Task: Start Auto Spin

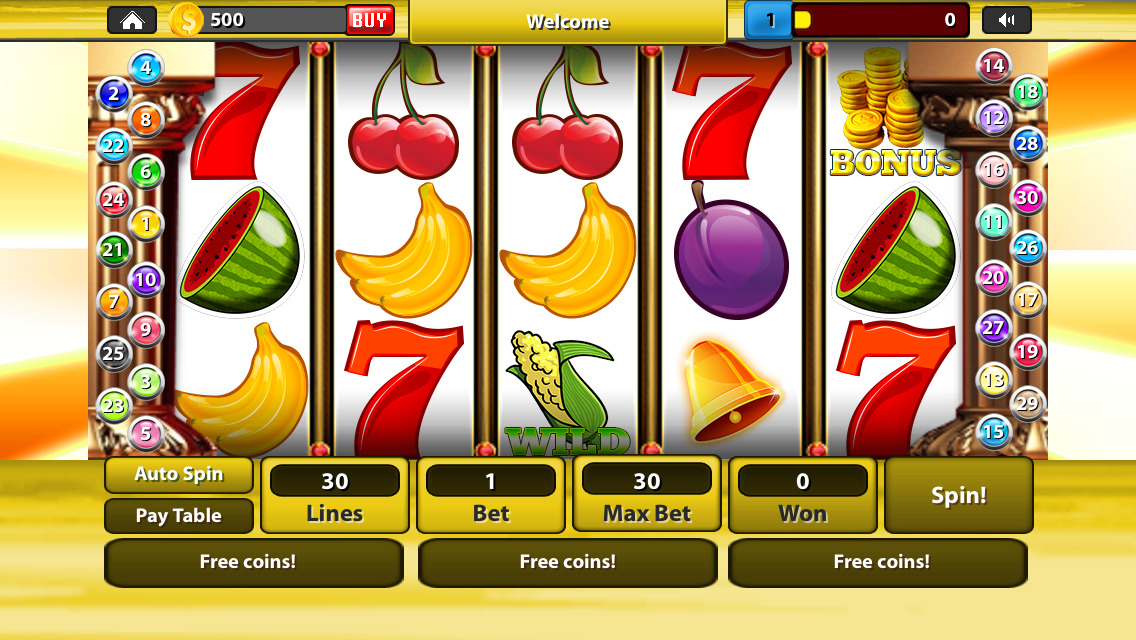Action: [179, 475]
